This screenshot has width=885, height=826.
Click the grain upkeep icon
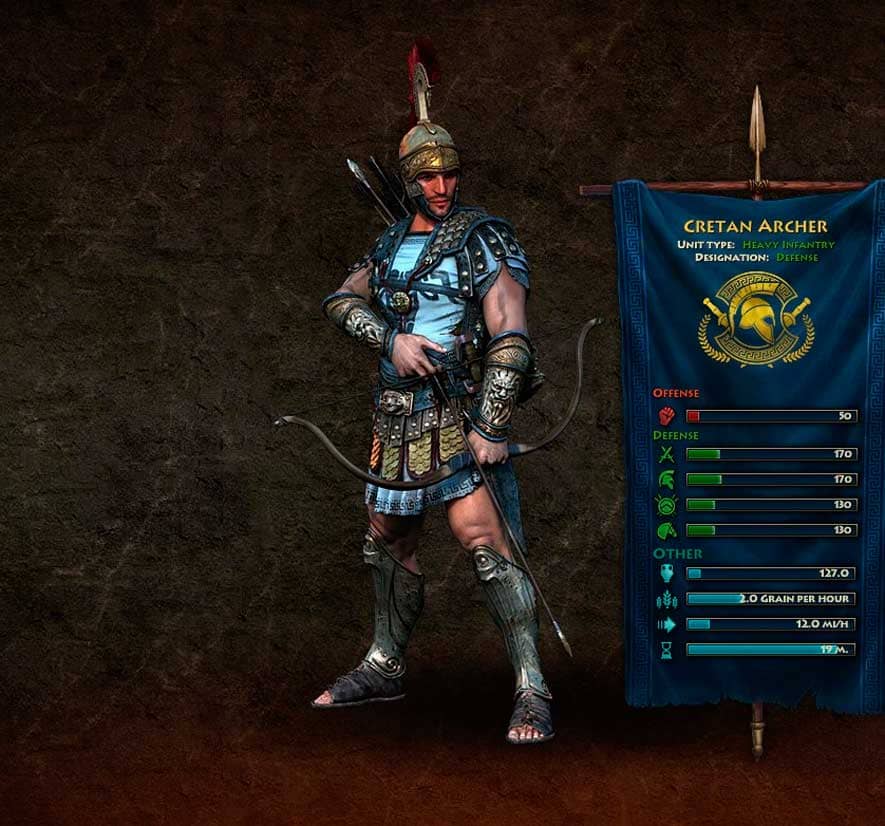pos(667,599)
